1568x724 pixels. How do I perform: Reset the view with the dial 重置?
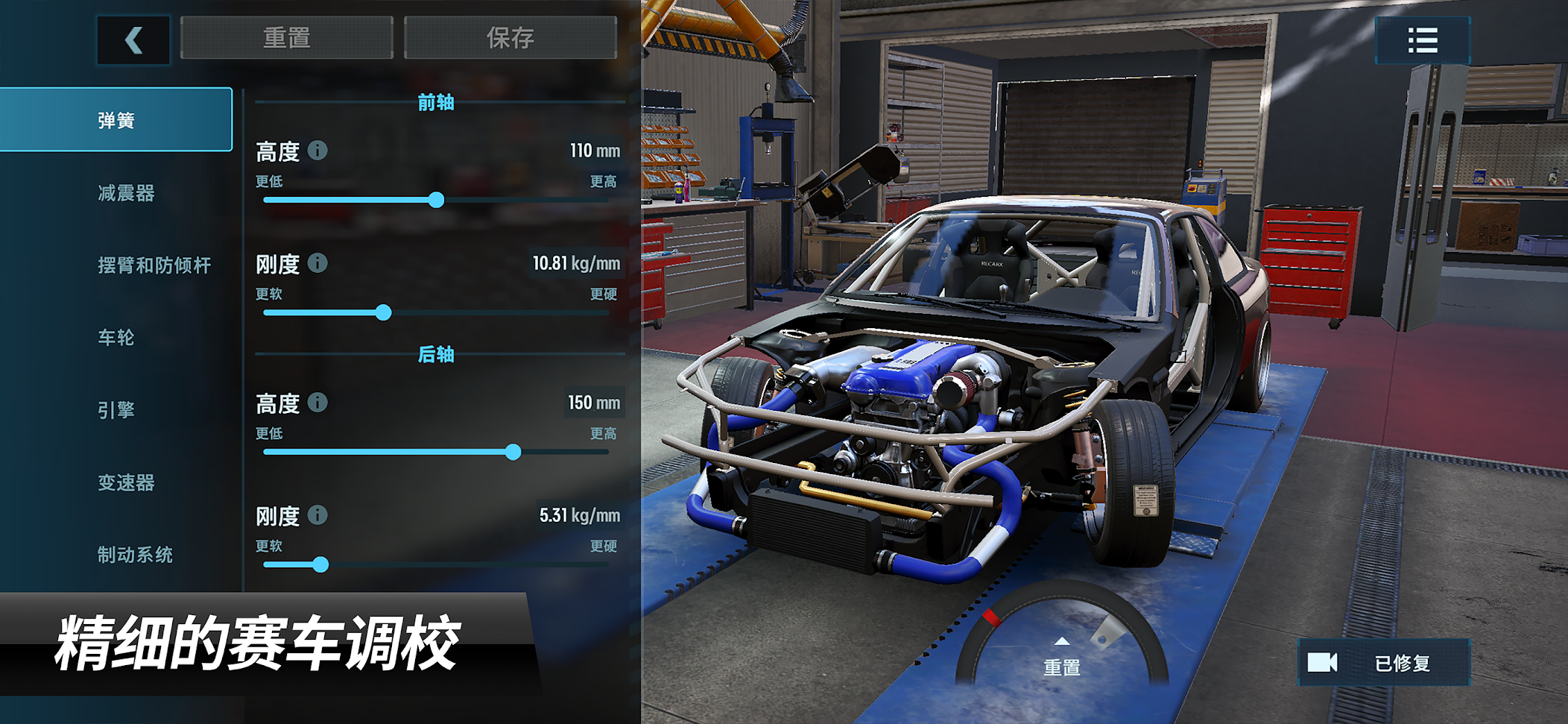[x=1061, y=660]
